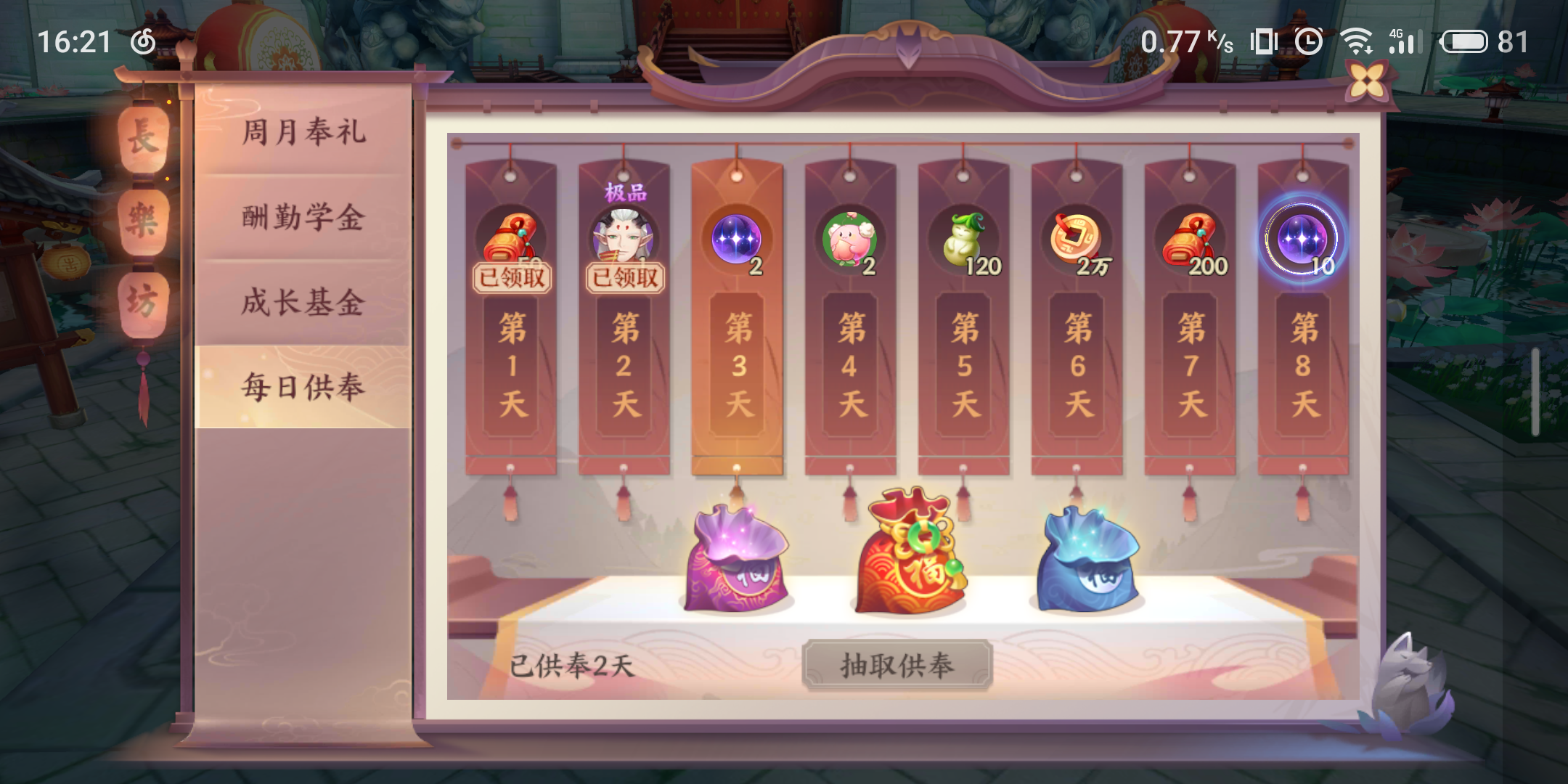Show the day 6 copper coin reward

1077,238
